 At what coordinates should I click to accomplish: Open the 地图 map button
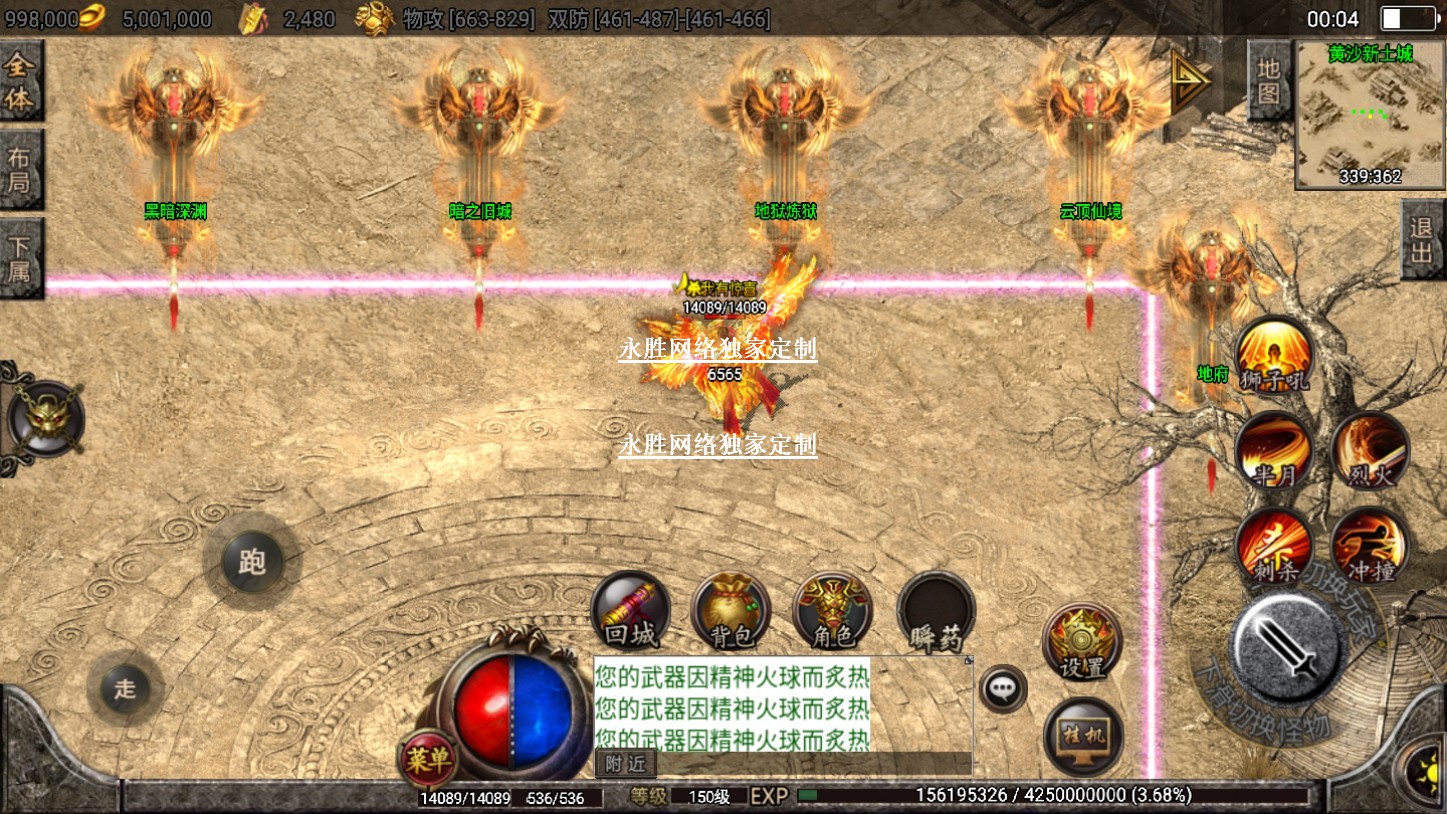tap(1268, 81)
